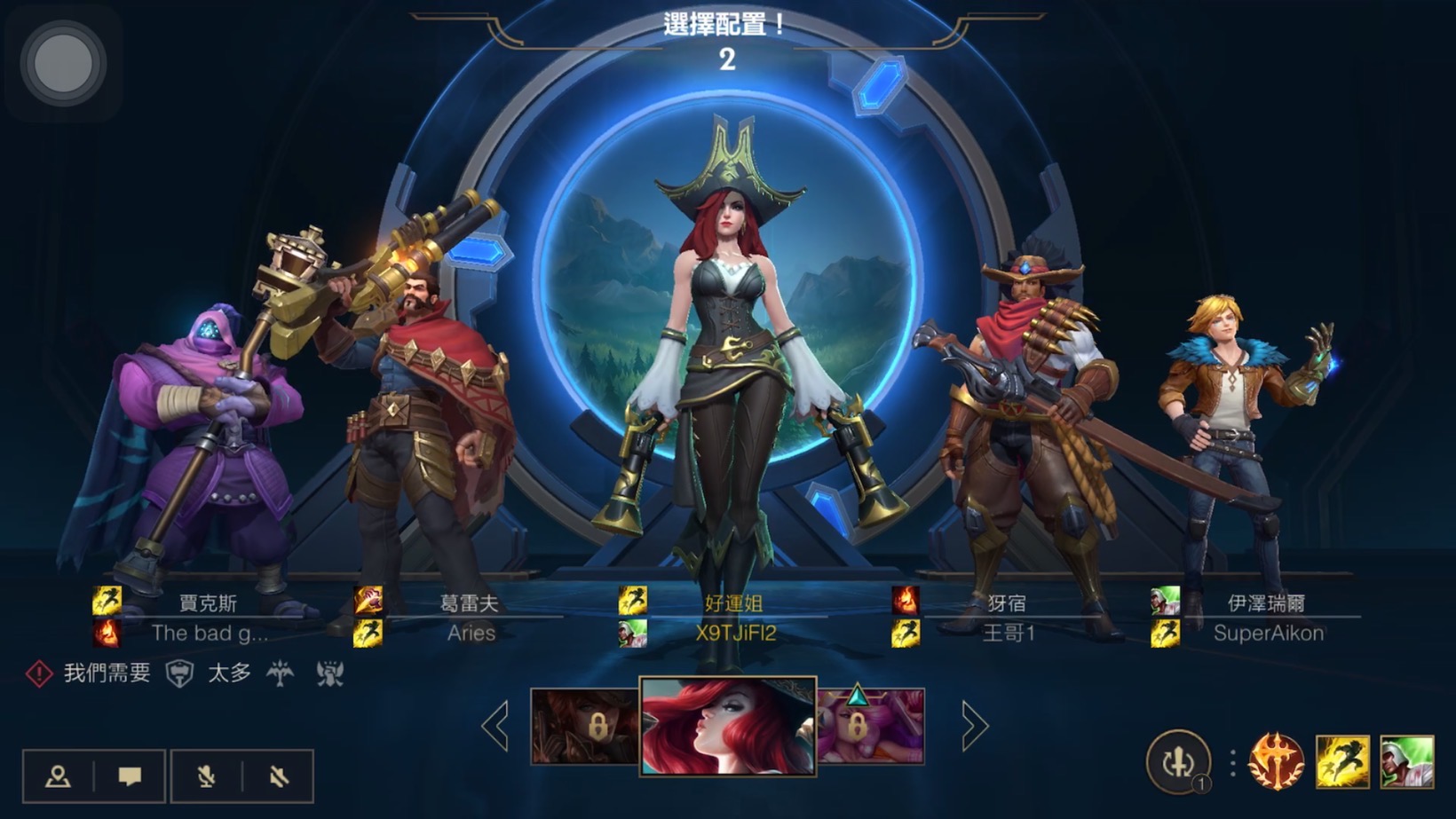Tap the floating round assistive button
1456x819 pixels.
coord(63,63)
